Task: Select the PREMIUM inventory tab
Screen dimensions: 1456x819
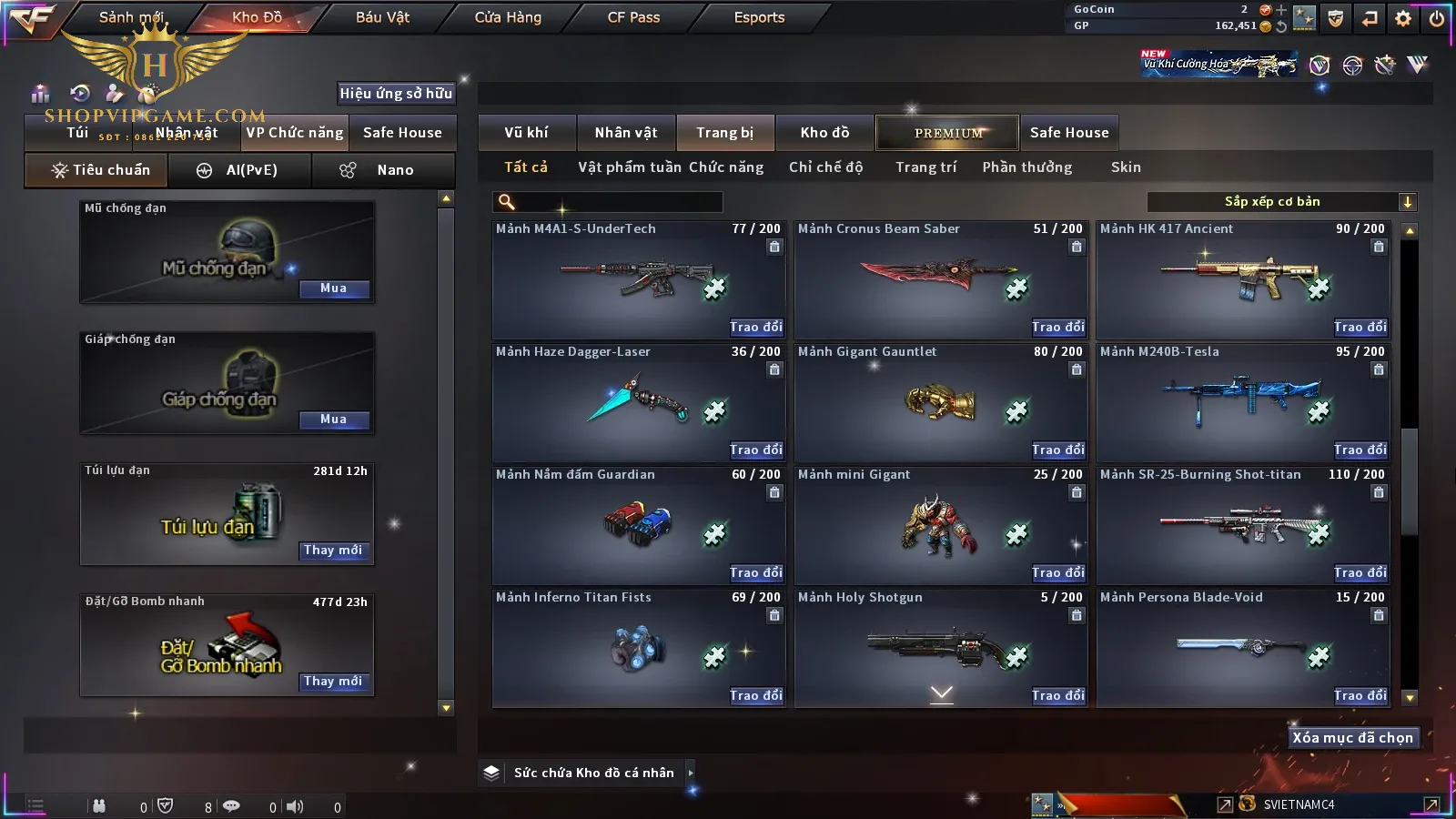Action: [947, 133]
